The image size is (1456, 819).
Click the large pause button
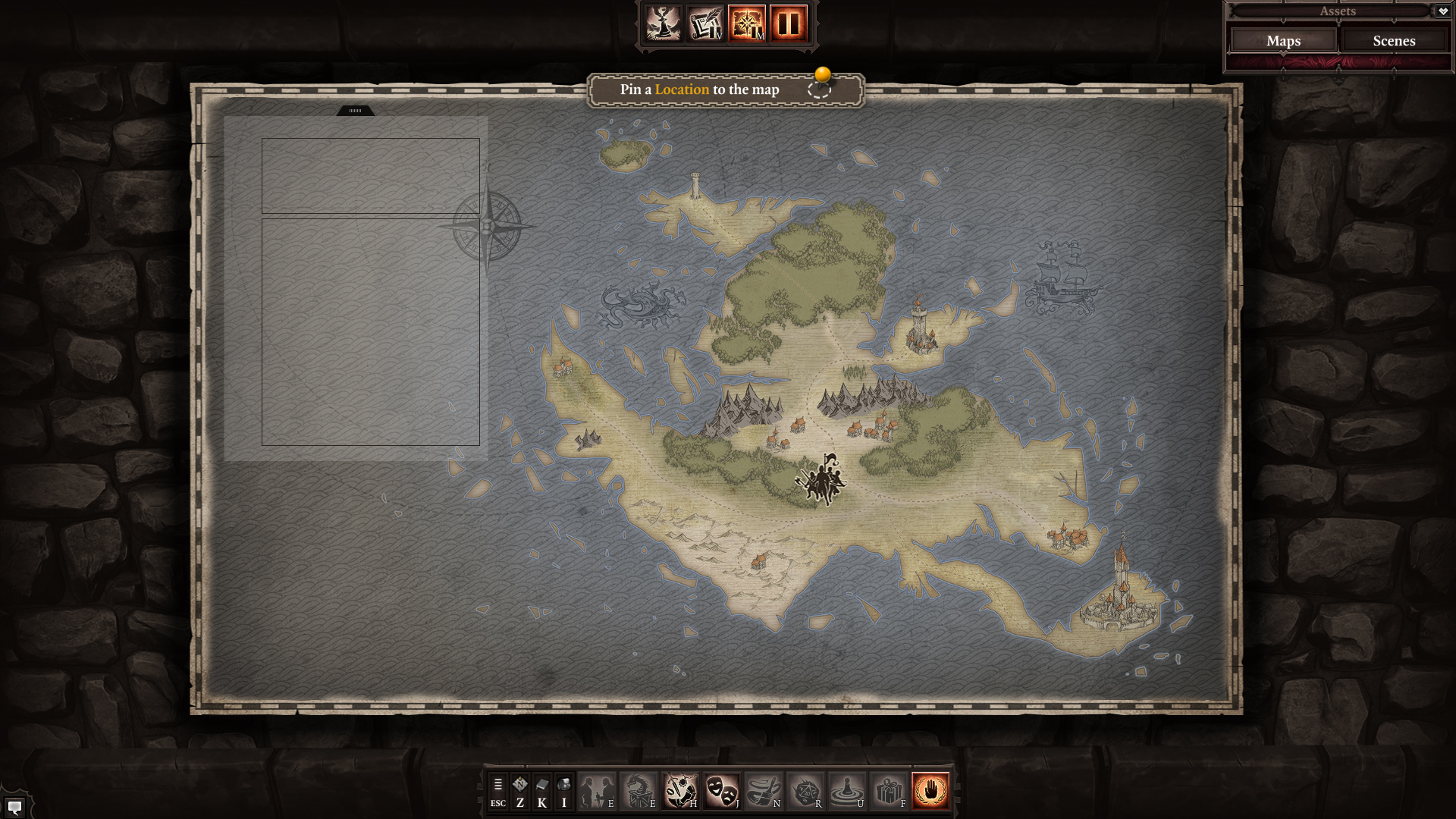pos(789,24)
